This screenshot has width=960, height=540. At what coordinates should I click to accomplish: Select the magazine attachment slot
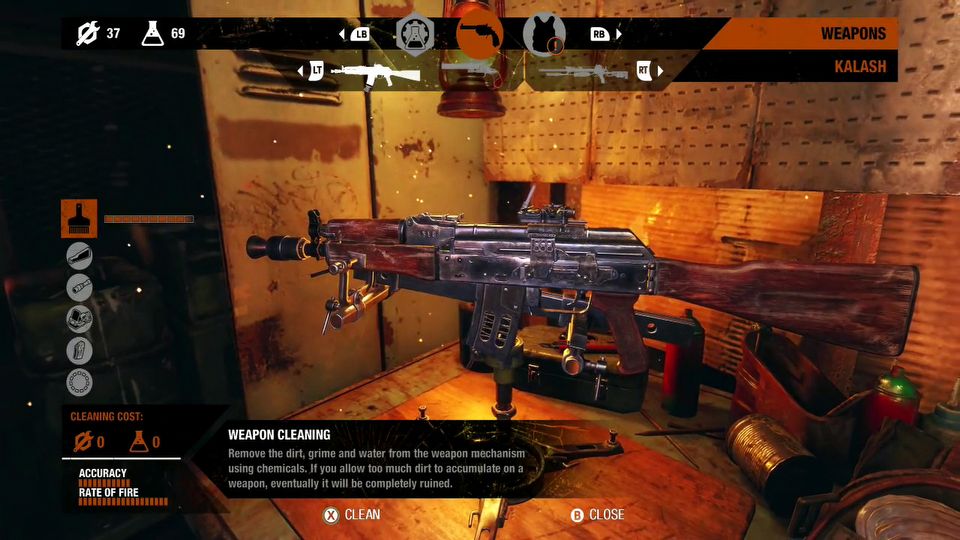pyautogui.click(x=79, y=350)
